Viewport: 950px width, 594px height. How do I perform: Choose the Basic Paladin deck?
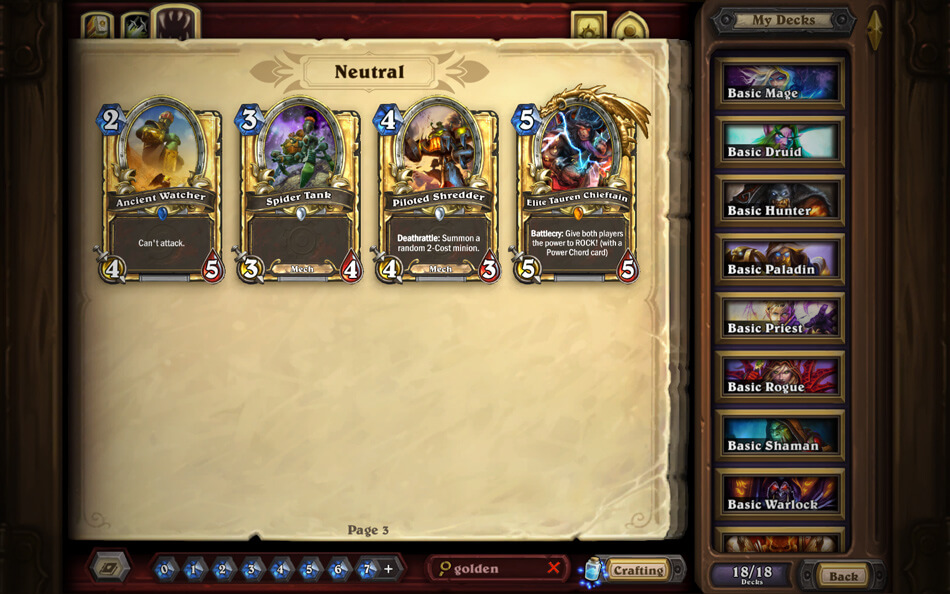[x=779, y=260]
